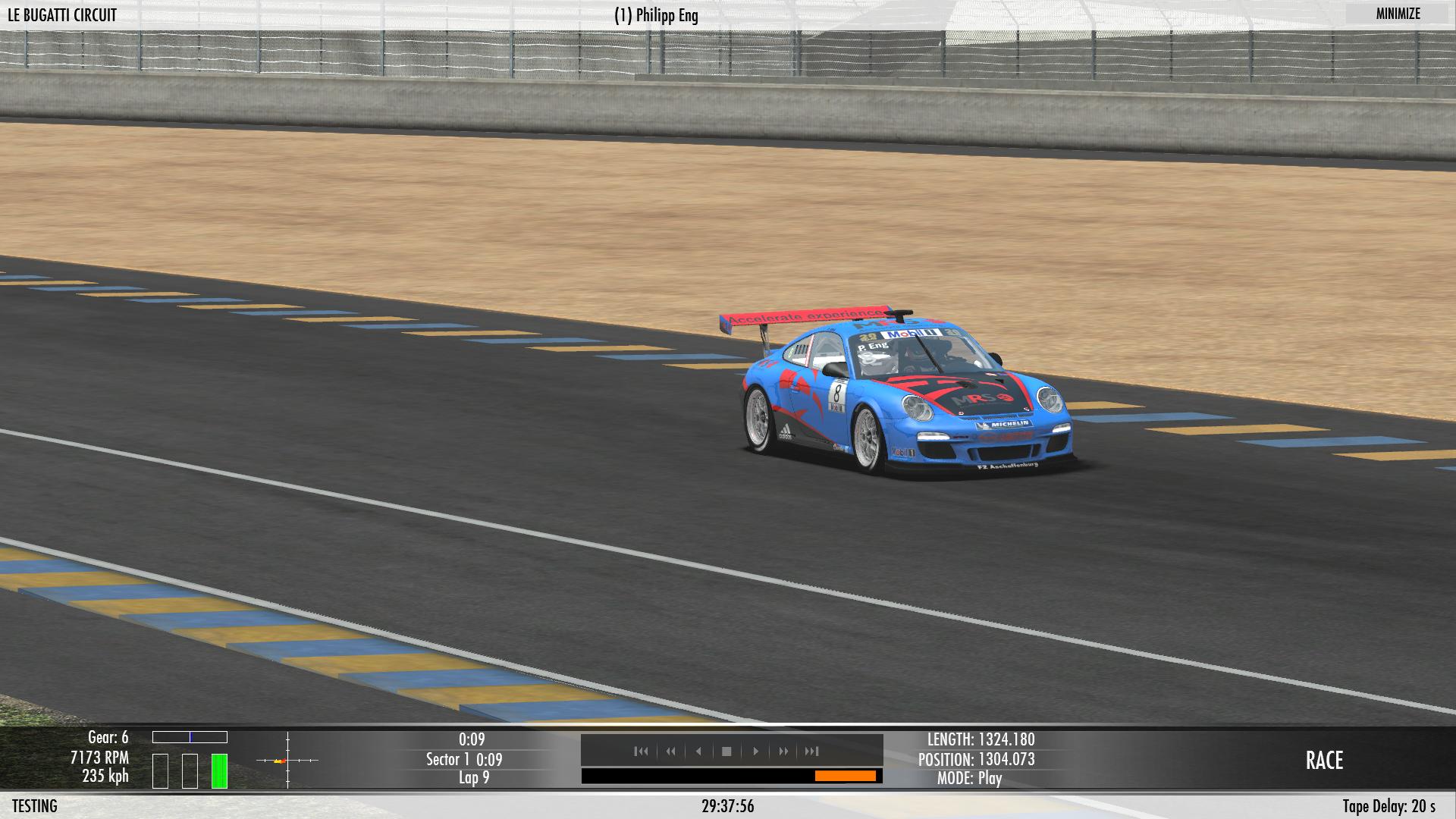Screen dimensions: 1456x819
Task: Click the Philipp Eng driver name
Action: (x=656, y=16)
